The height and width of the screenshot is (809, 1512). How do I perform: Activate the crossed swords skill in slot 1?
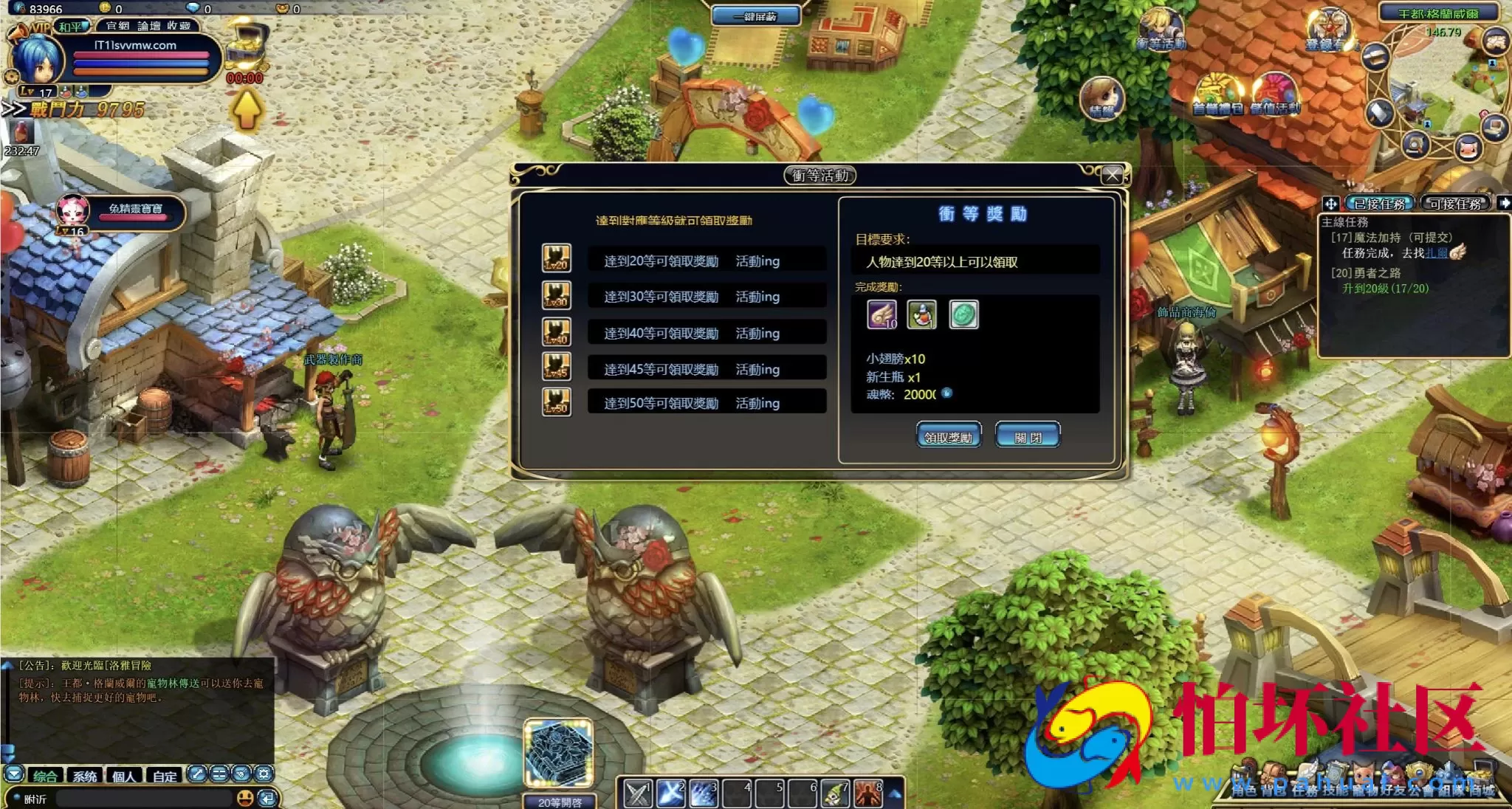coord(638,793)
